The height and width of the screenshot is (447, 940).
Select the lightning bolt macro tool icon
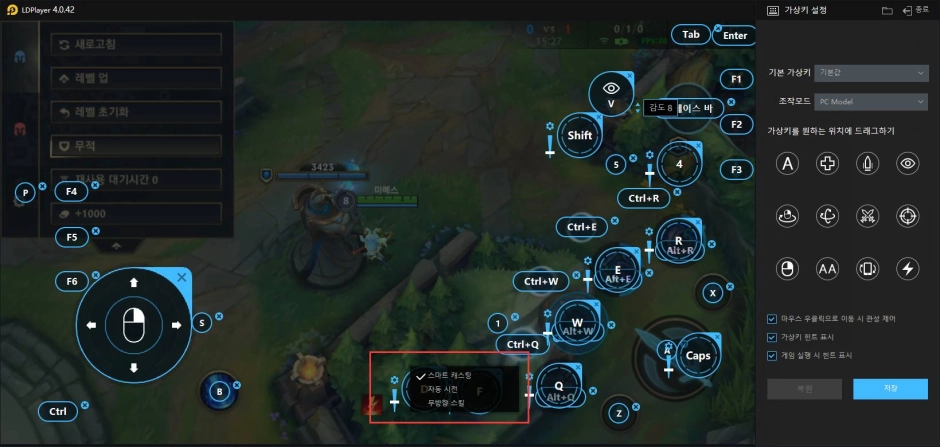908,268
